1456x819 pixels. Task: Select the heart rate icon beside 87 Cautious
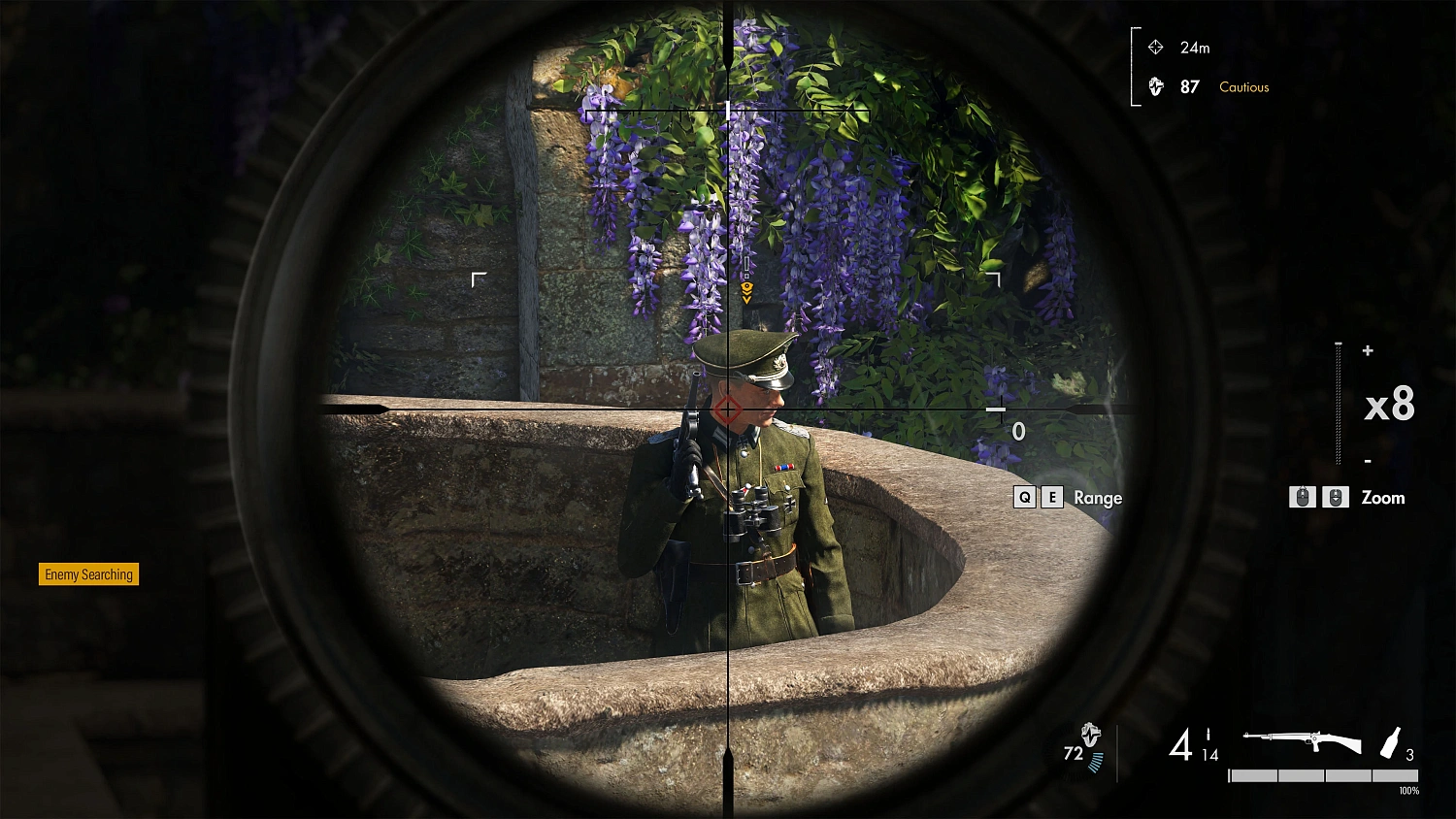(x=1155, y=86)
